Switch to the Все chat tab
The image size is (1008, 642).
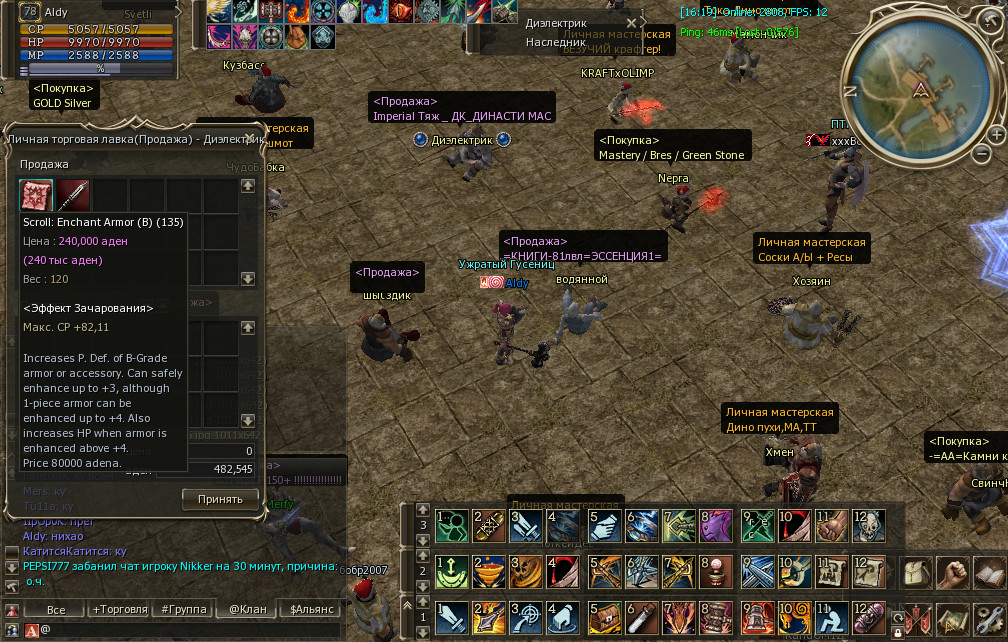coord(56,609)
